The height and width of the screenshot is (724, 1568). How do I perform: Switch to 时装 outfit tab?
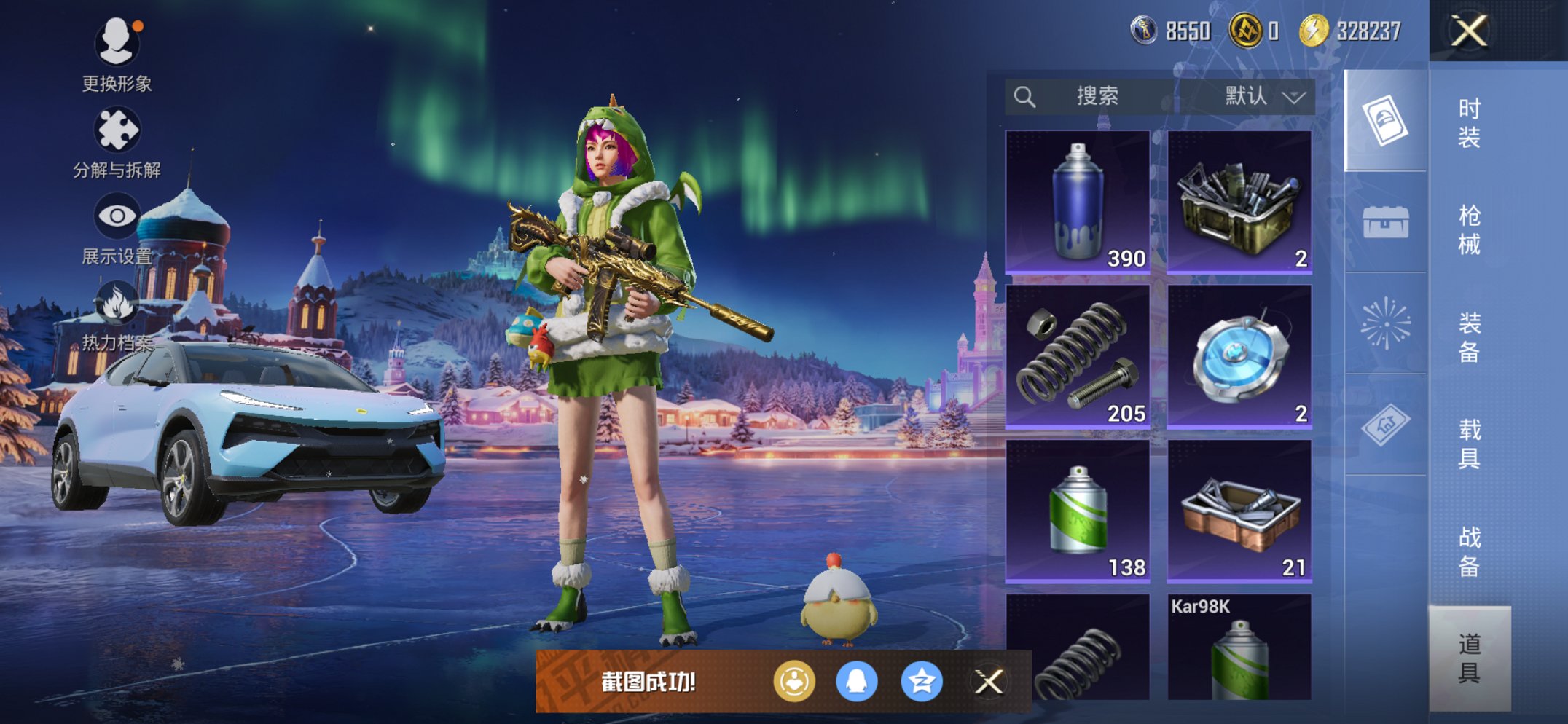pos(1469,122)
